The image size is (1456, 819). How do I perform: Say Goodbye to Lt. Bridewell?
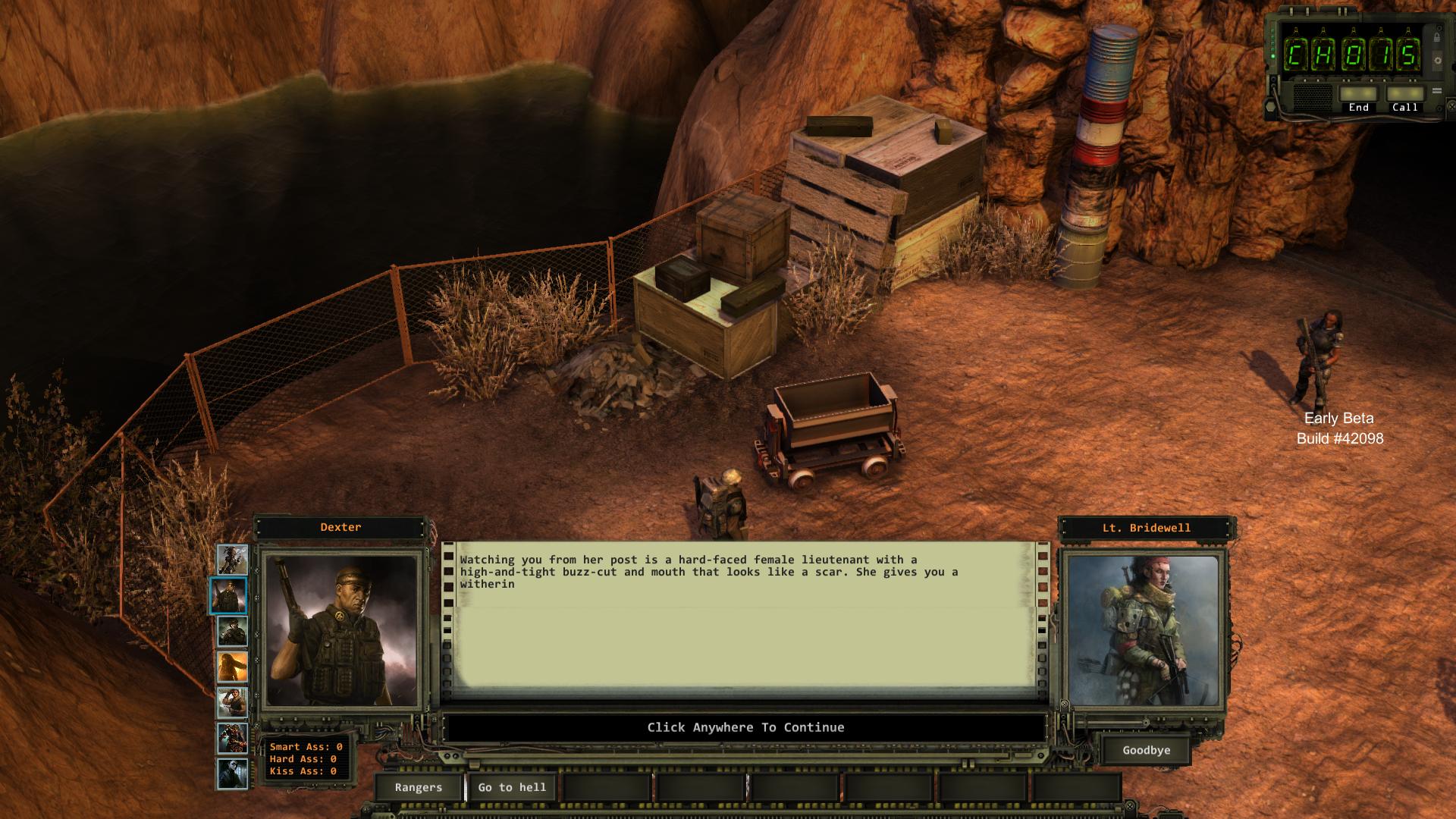point(1146,750)
